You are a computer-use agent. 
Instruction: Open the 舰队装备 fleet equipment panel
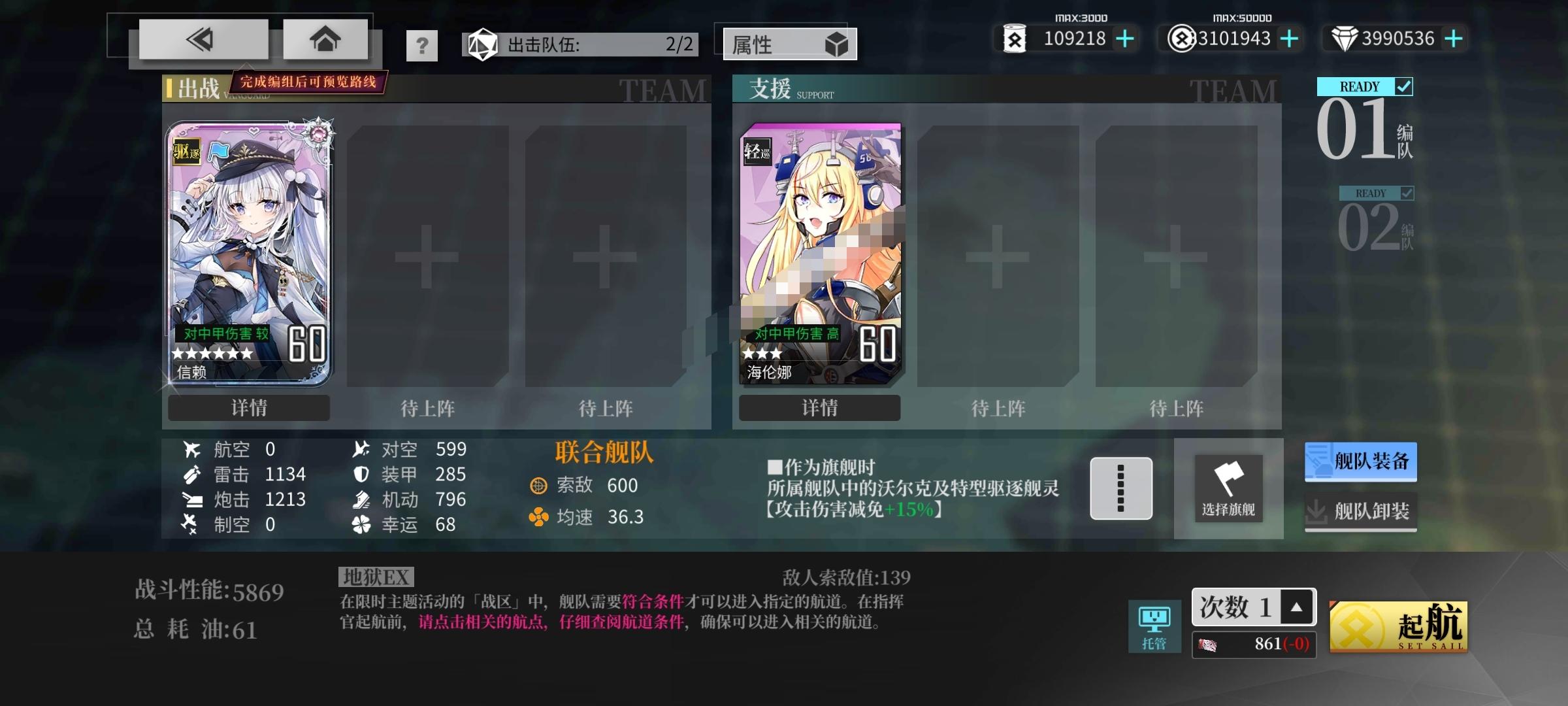click(1360, 461)
